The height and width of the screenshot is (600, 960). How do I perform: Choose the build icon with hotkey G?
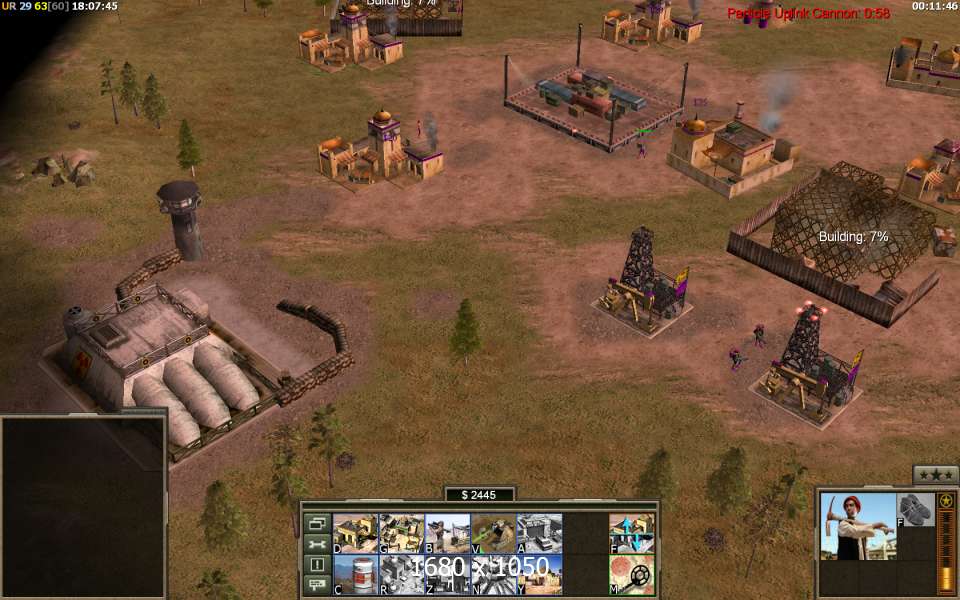pos(401,533)
